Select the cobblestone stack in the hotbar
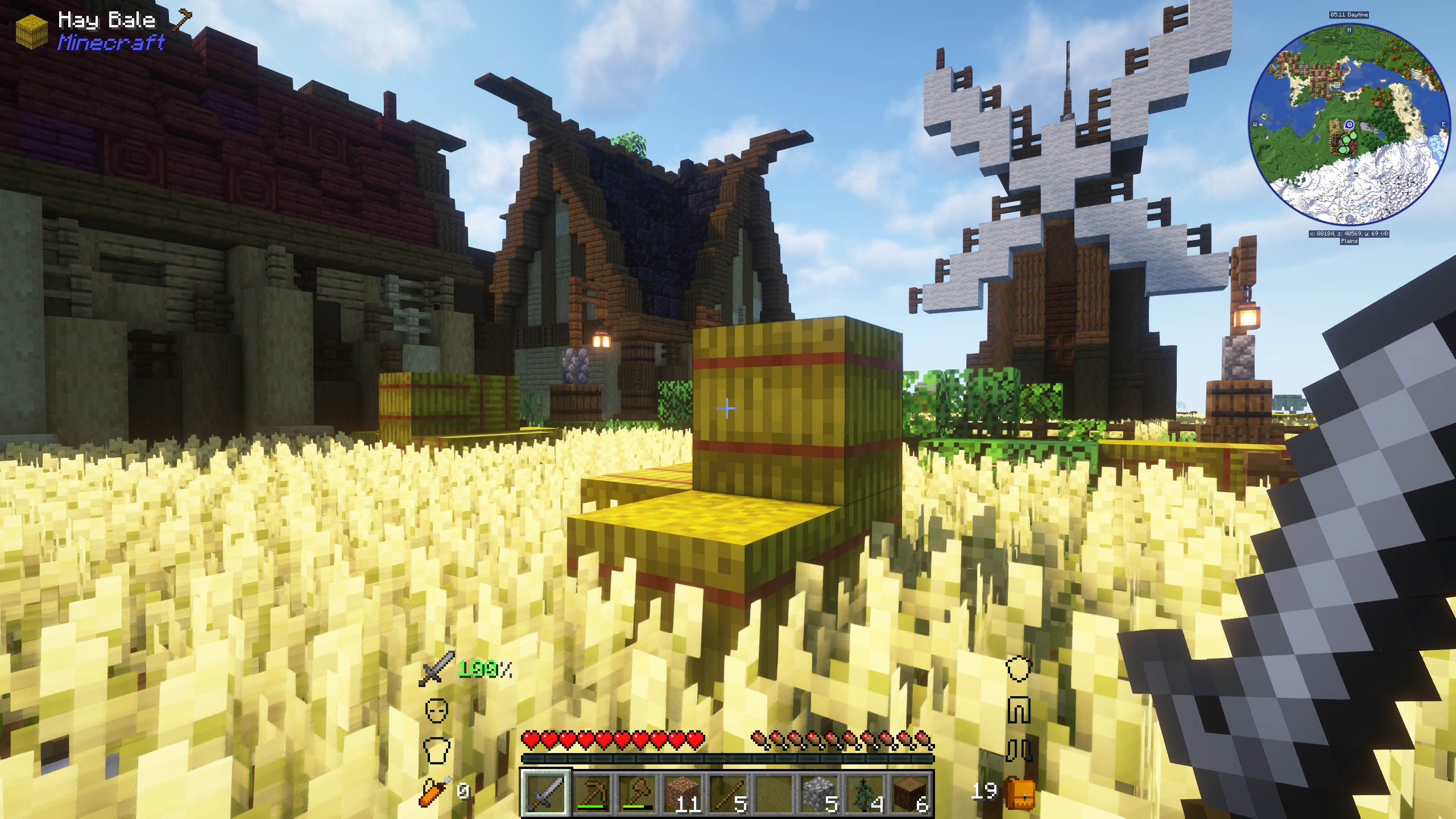The image size is (1456, 819). click(818, 794)
